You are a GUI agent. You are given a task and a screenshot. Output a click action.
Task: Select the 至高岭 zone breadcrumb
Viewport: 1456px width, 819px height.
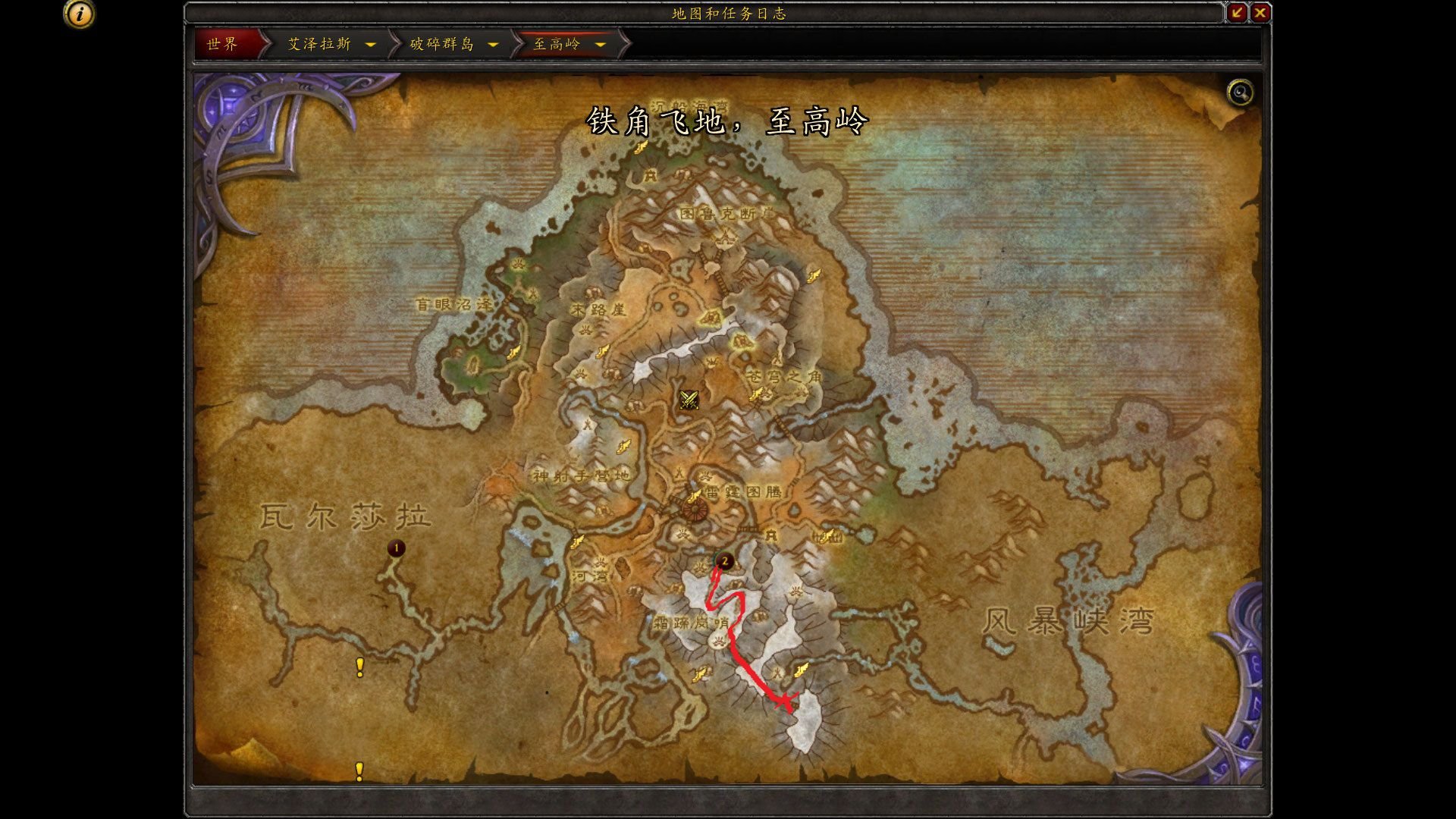557,44
